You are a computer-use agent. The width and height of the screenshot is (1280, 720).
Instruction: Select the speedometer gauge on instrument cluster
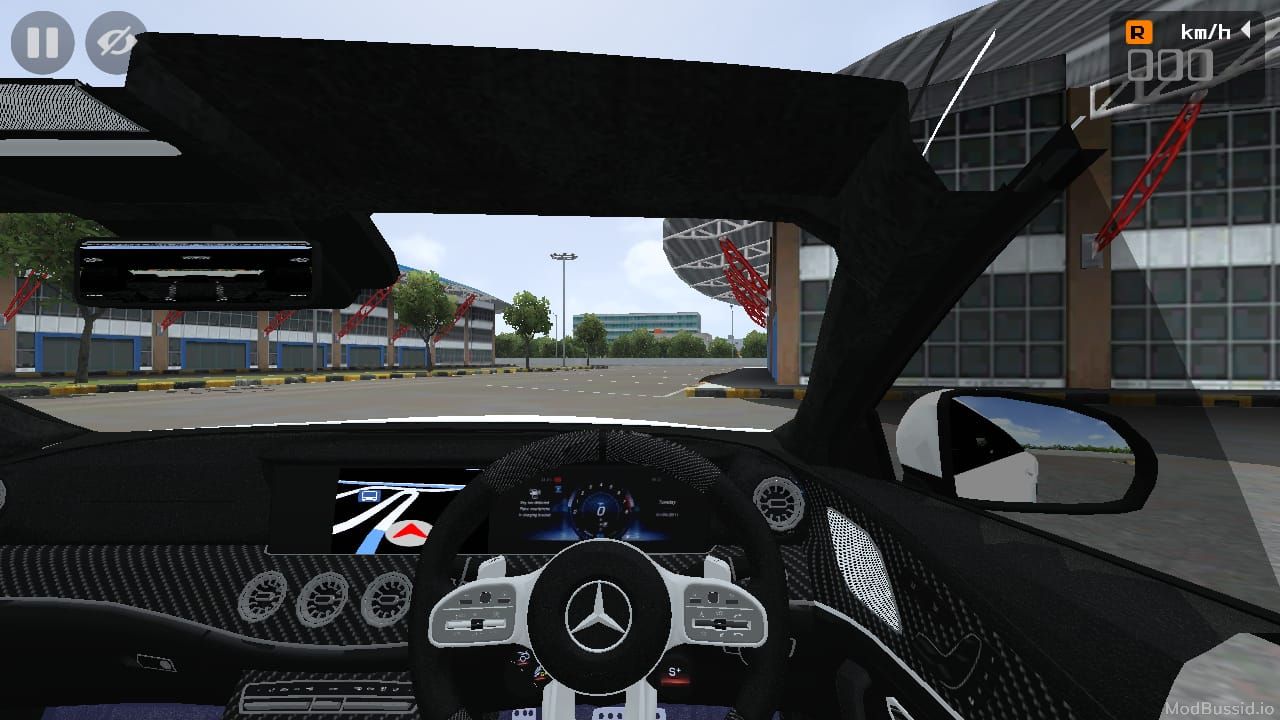pos(600,511)
